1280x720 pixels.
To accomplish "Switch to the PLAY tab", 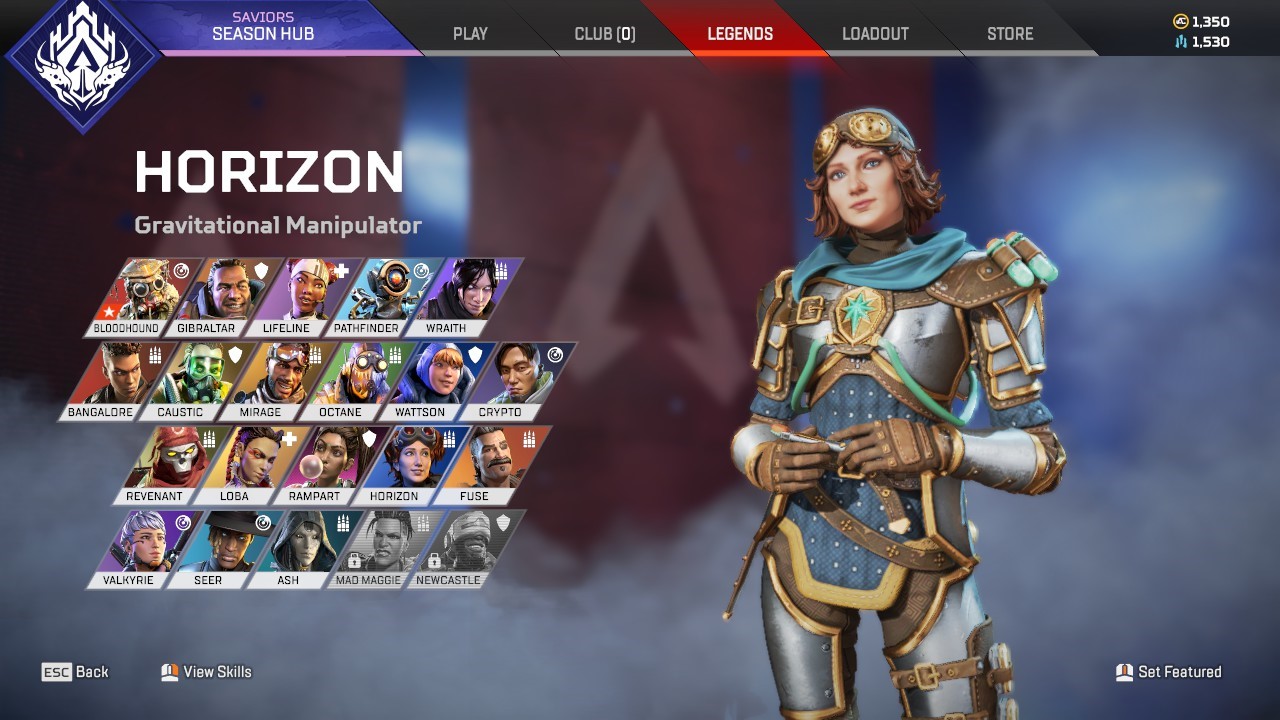I will 469,33.
